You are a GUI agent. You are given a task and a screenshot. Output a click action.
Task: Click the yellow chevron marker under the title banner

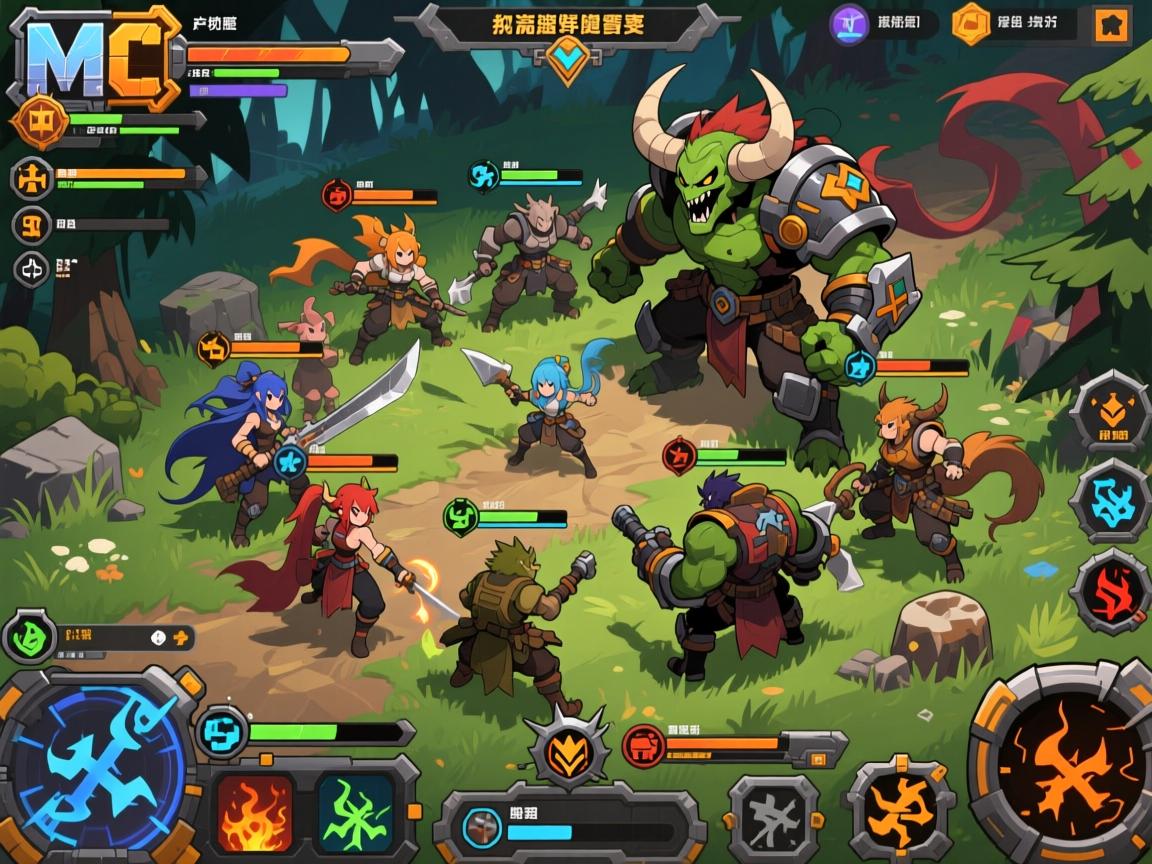pyautogui.click(x=568, y=58)
